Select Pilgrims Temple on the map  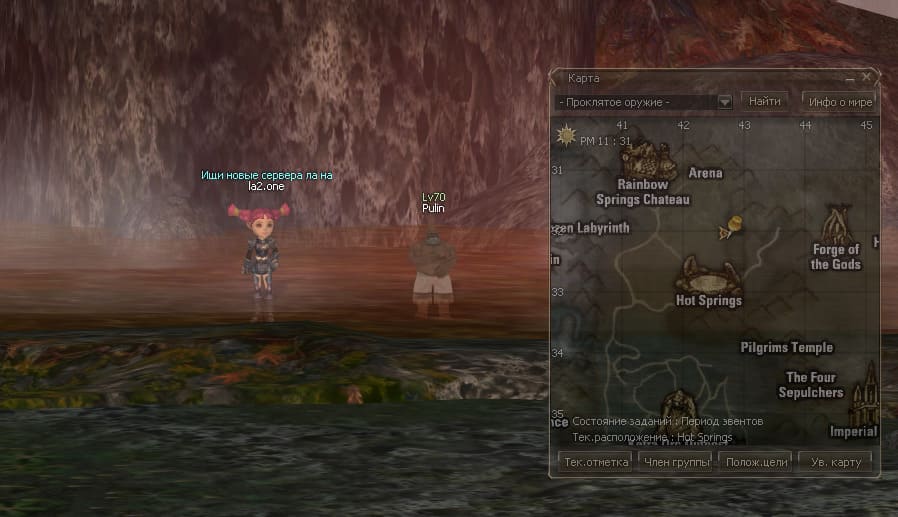[786, 348]
